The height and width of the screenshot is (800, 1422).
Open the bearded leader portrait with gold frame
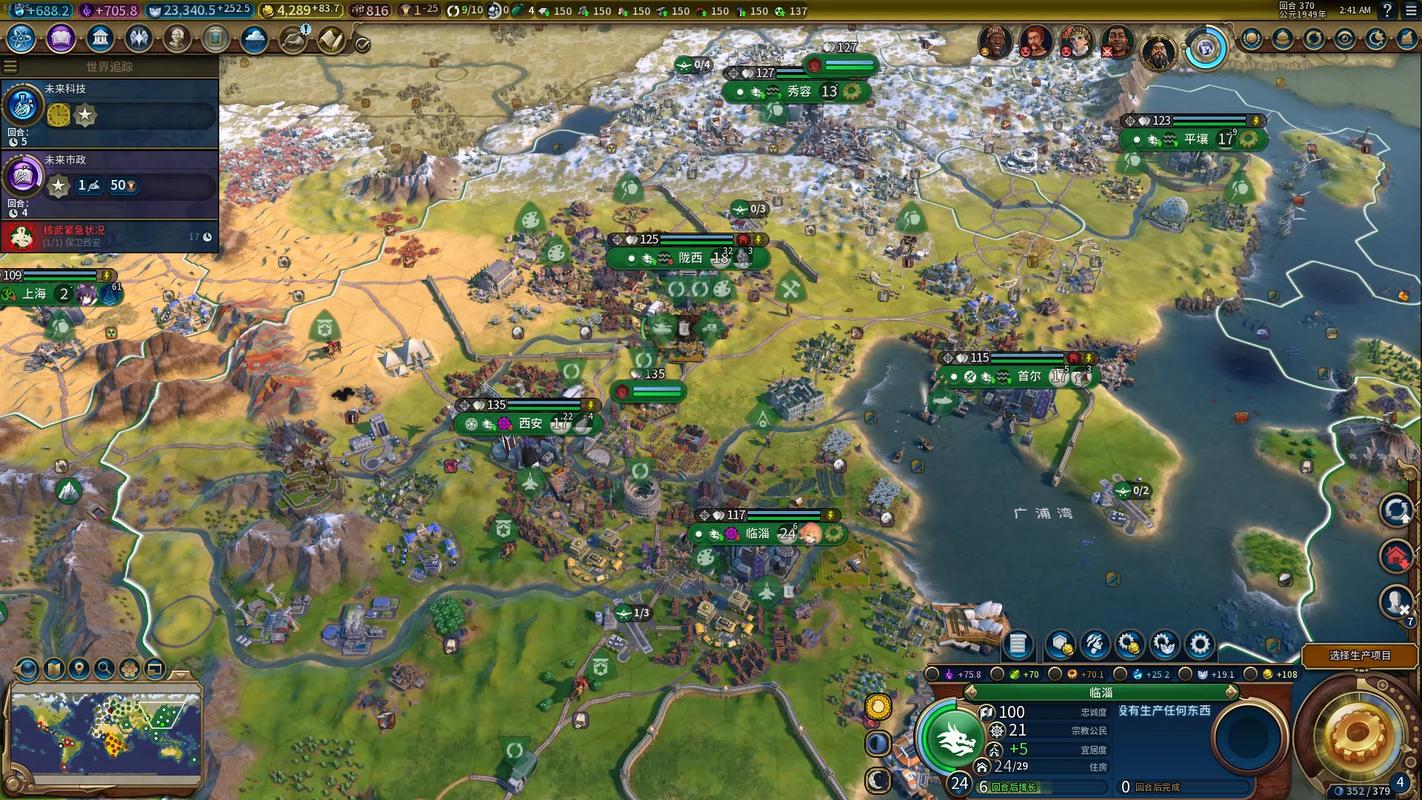(1157, 46)
